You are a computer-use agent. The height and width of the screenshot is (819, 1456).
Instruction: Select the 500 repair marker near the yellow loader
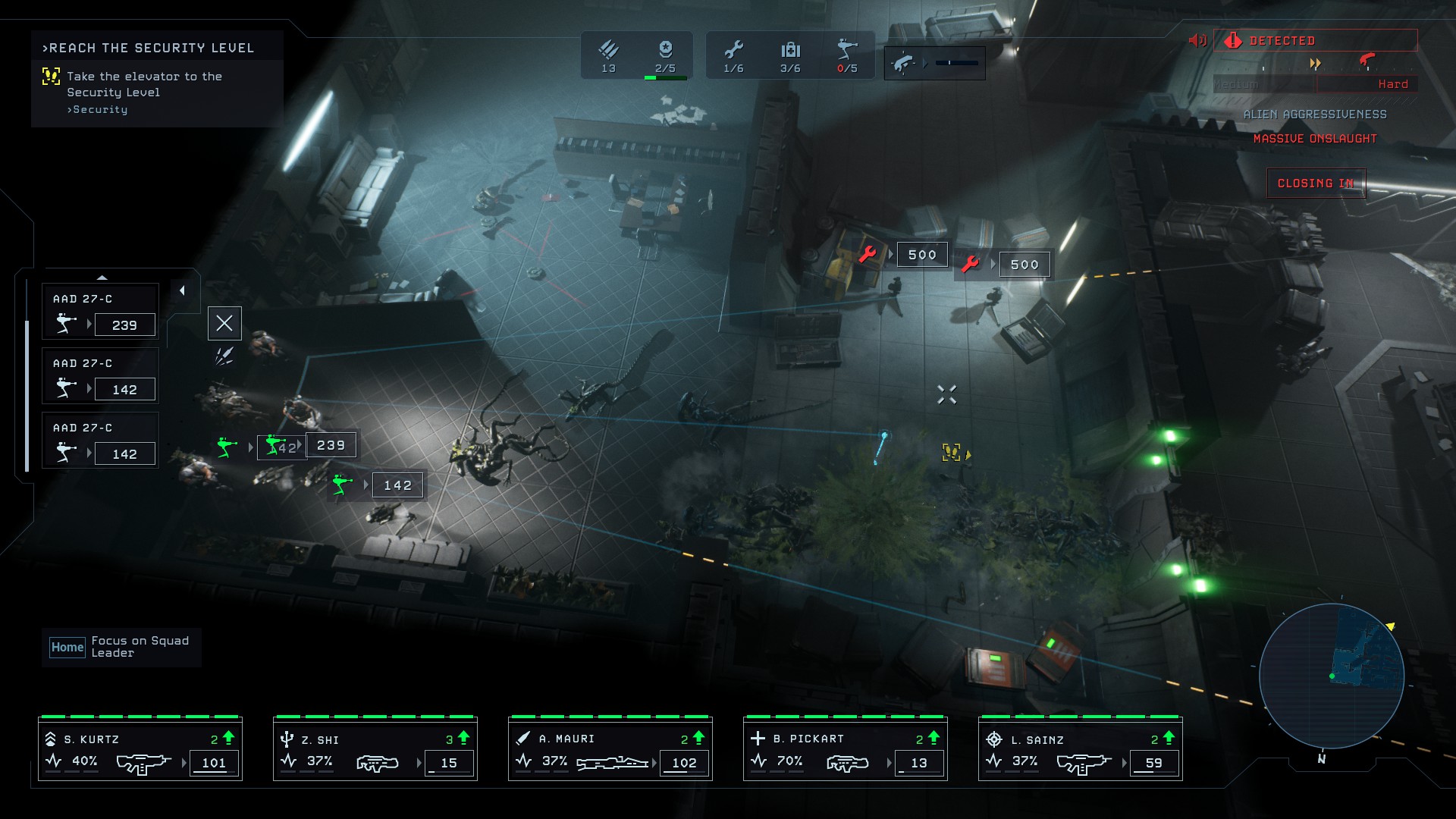(x=921, y=255)
